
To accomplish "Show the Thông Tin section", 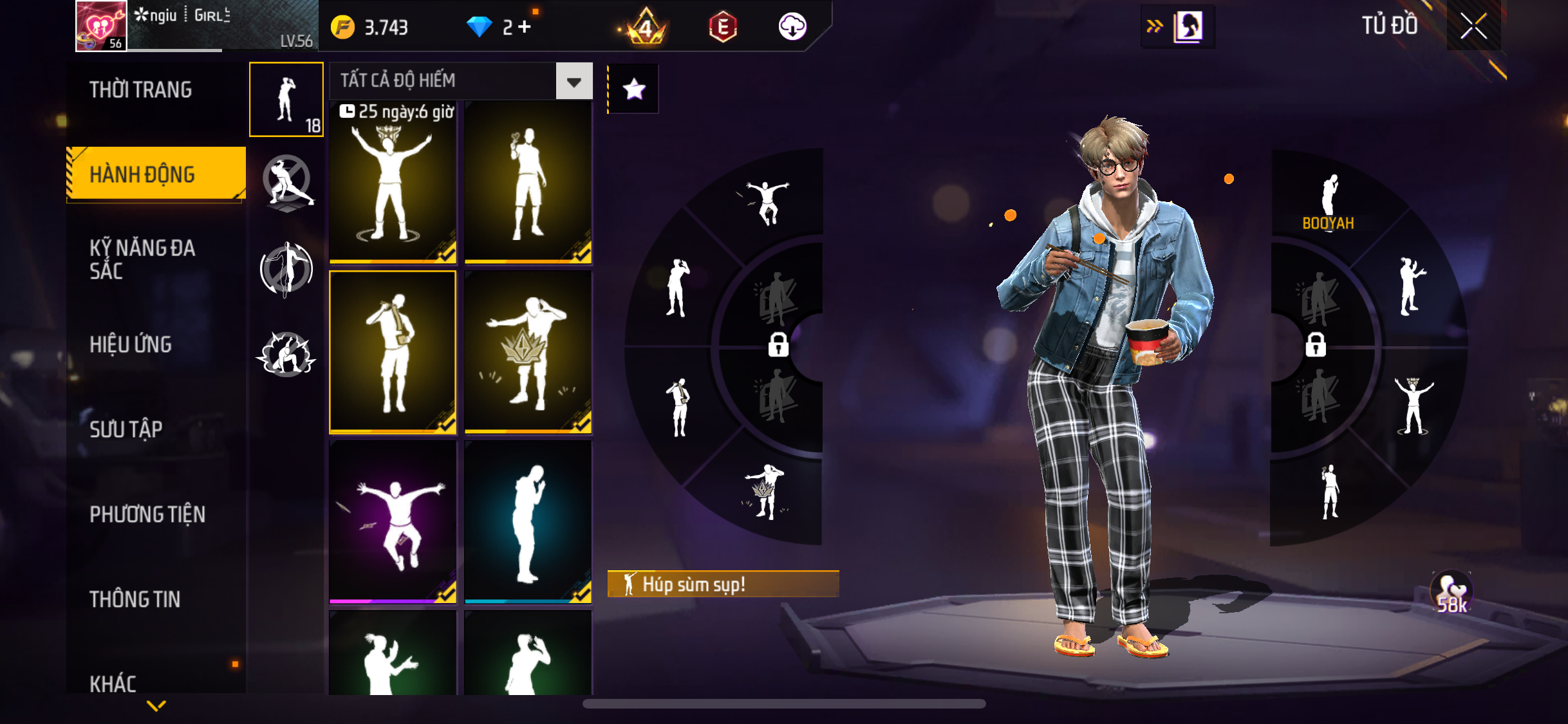I will tap(135, 599).
